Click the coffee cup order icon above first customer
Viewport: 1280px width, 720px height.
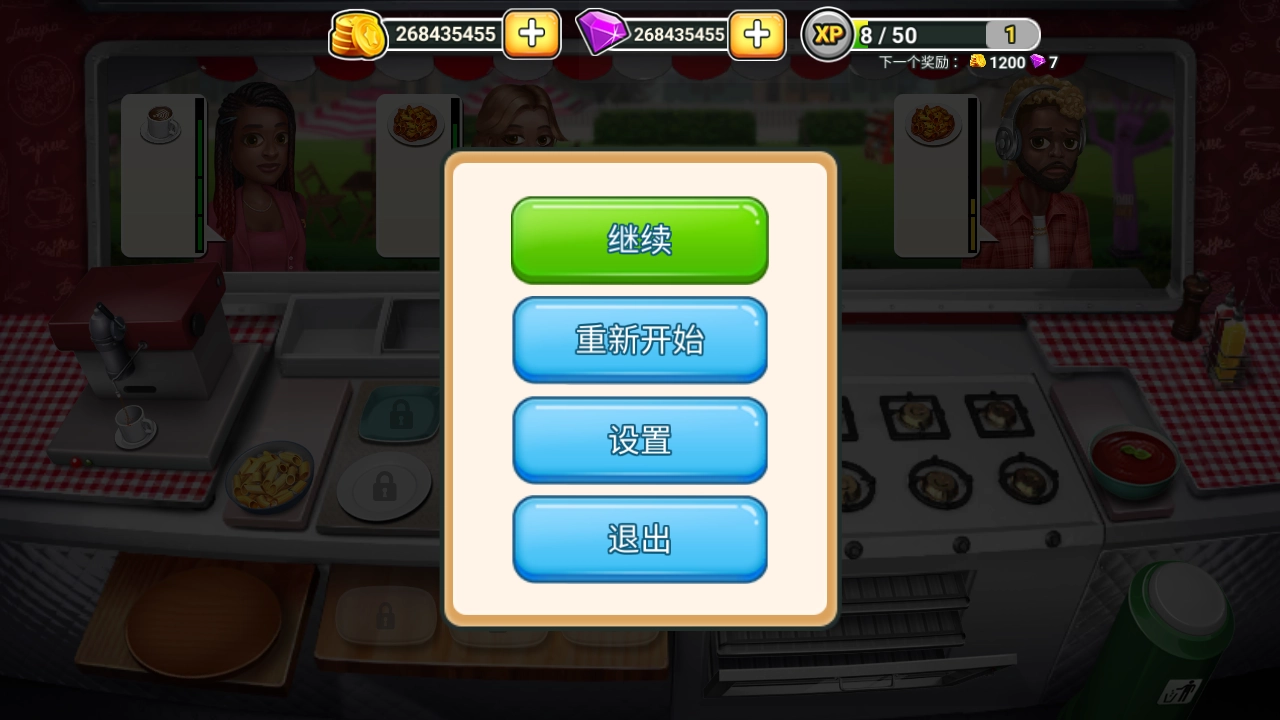162,123
